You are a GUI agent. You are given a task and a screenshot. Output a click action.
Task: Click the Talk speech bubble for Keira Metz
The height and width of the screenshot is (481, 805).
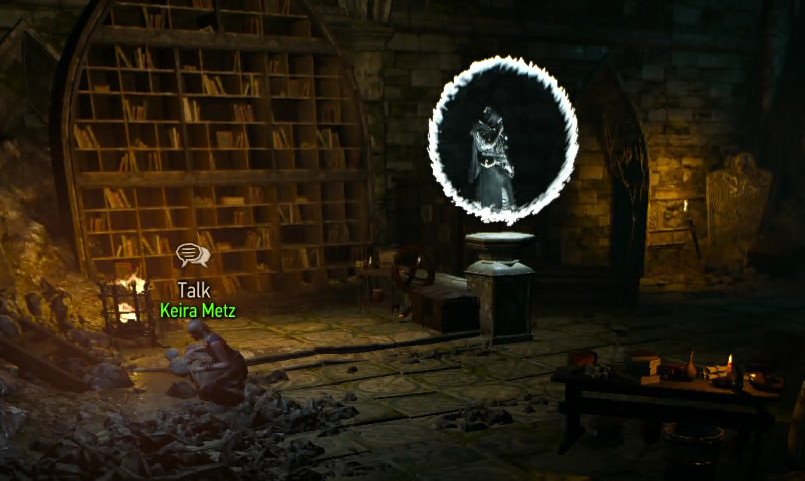tap(192, 256)
